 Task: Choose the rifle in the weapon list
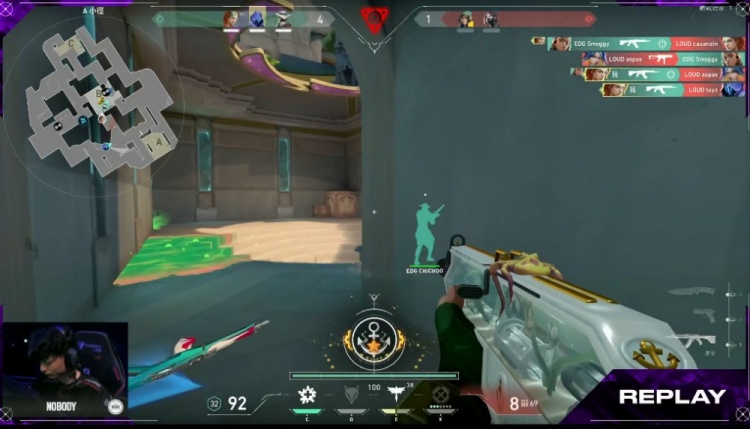pyautogui.click(x=695, y=340)
